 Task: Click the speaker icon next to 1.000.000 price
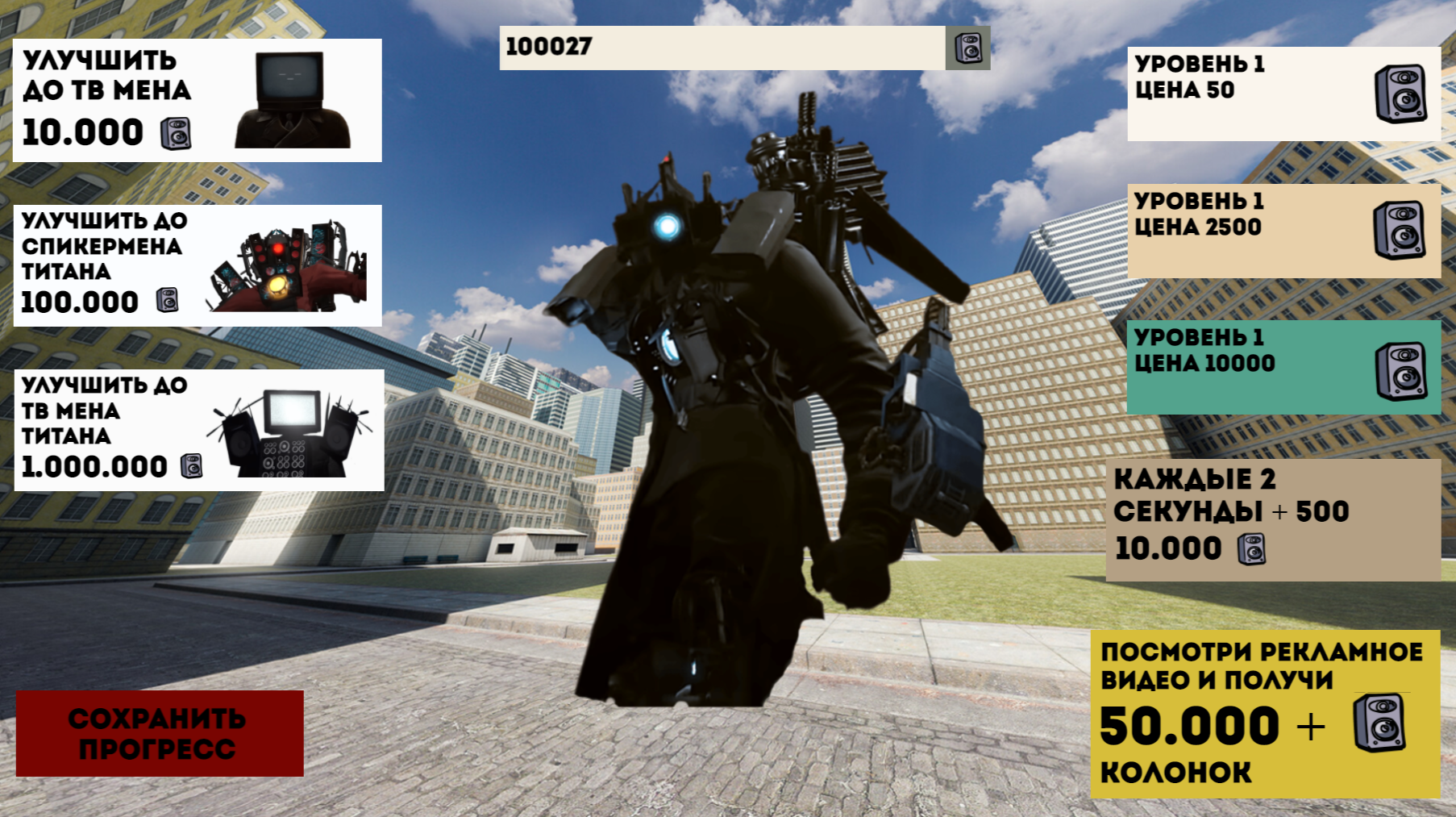[x=191, y=466]
